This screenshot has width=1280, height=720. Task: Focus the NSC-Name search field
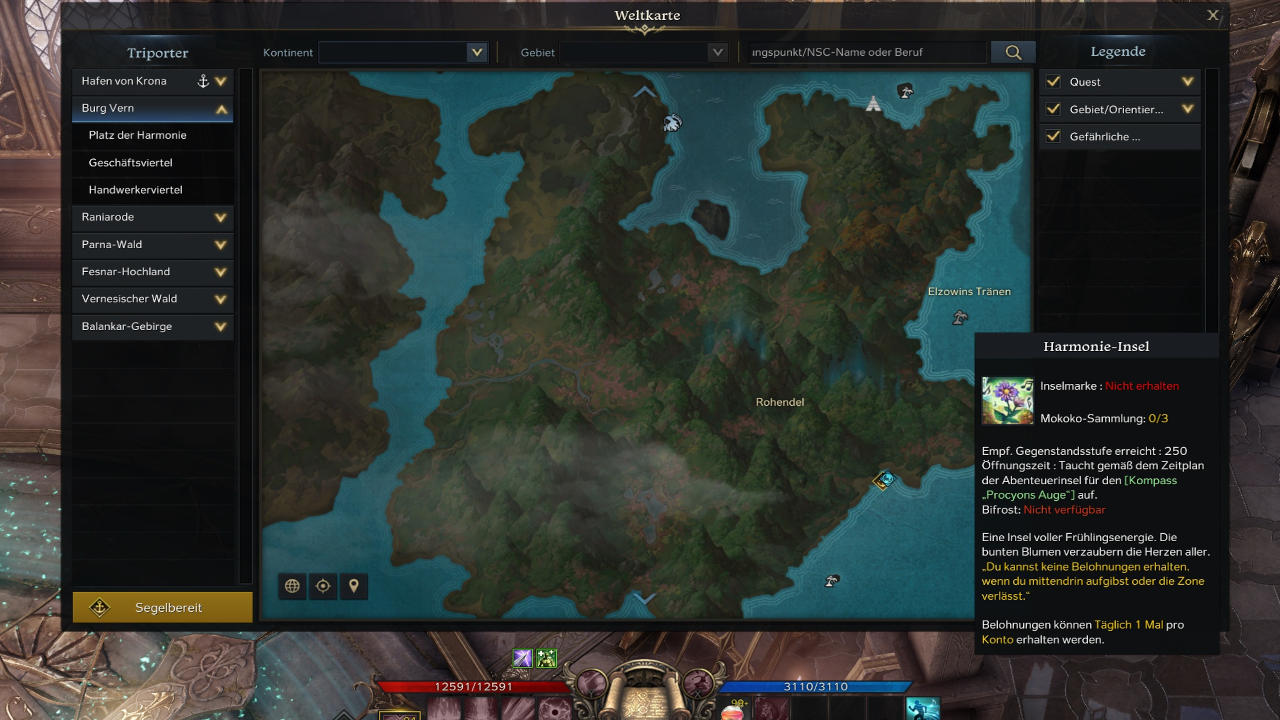point(866,52)
